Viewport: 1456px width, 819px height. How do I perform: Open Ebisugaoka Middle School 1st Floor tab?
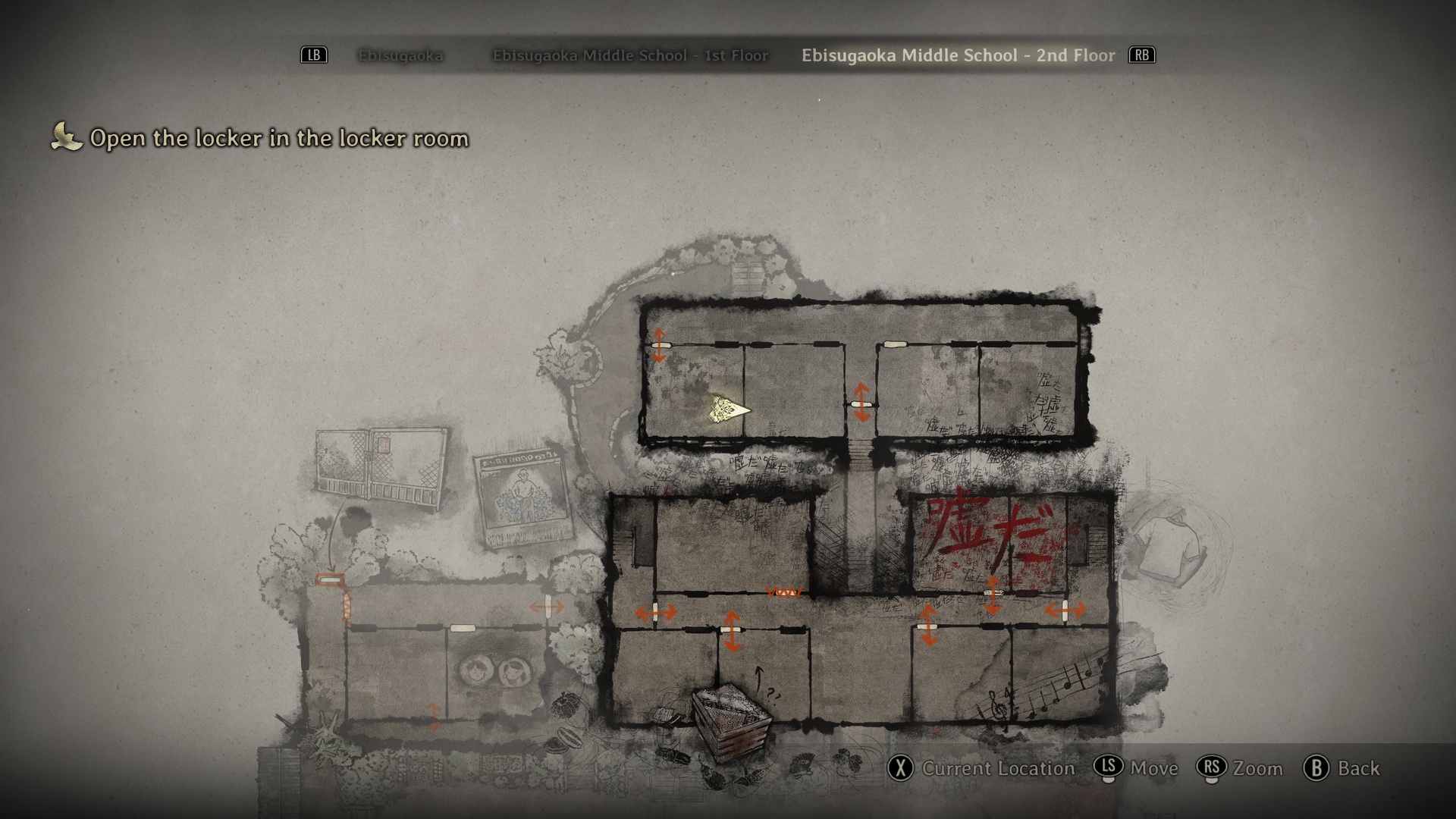coord(630,55)
